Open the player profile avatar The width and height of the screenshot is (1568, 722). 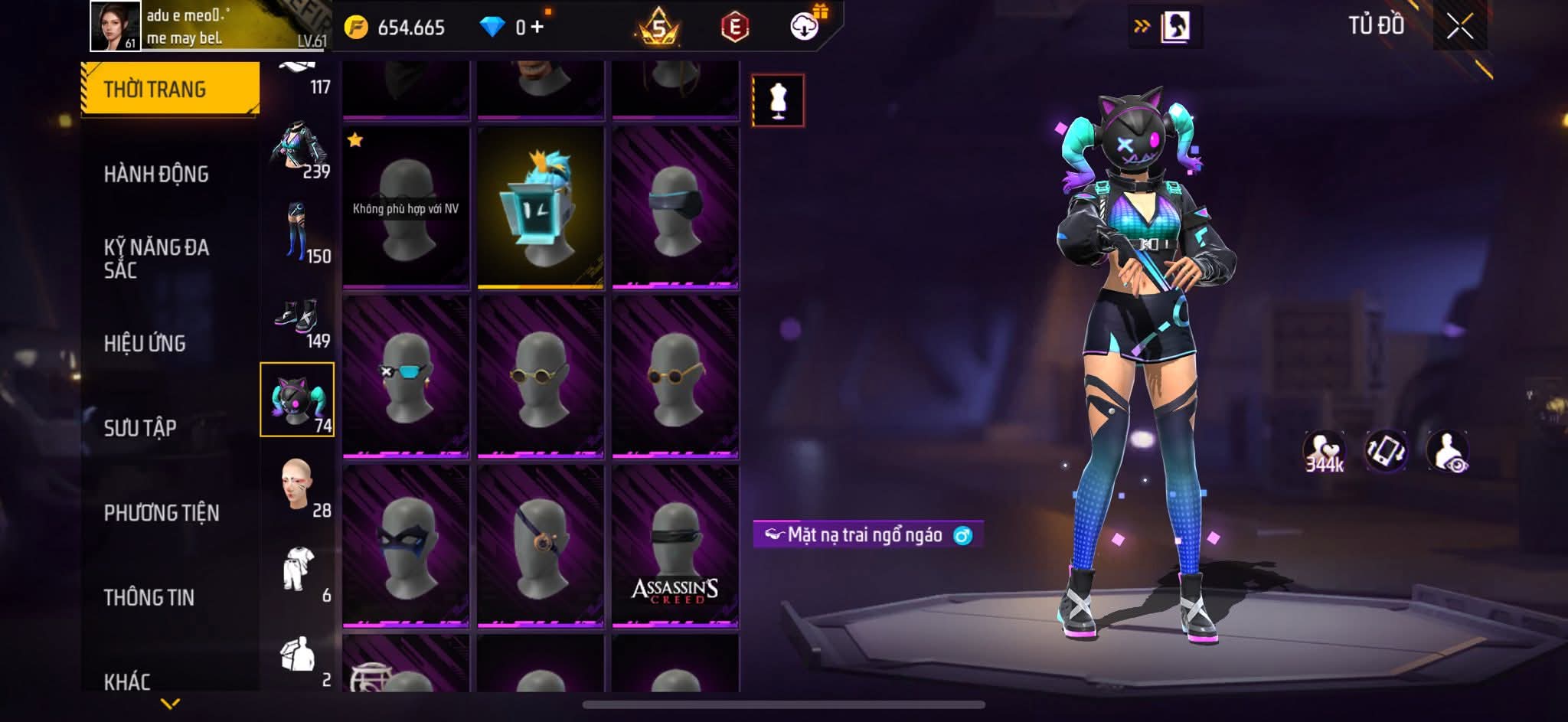click(x=116, y=26)
